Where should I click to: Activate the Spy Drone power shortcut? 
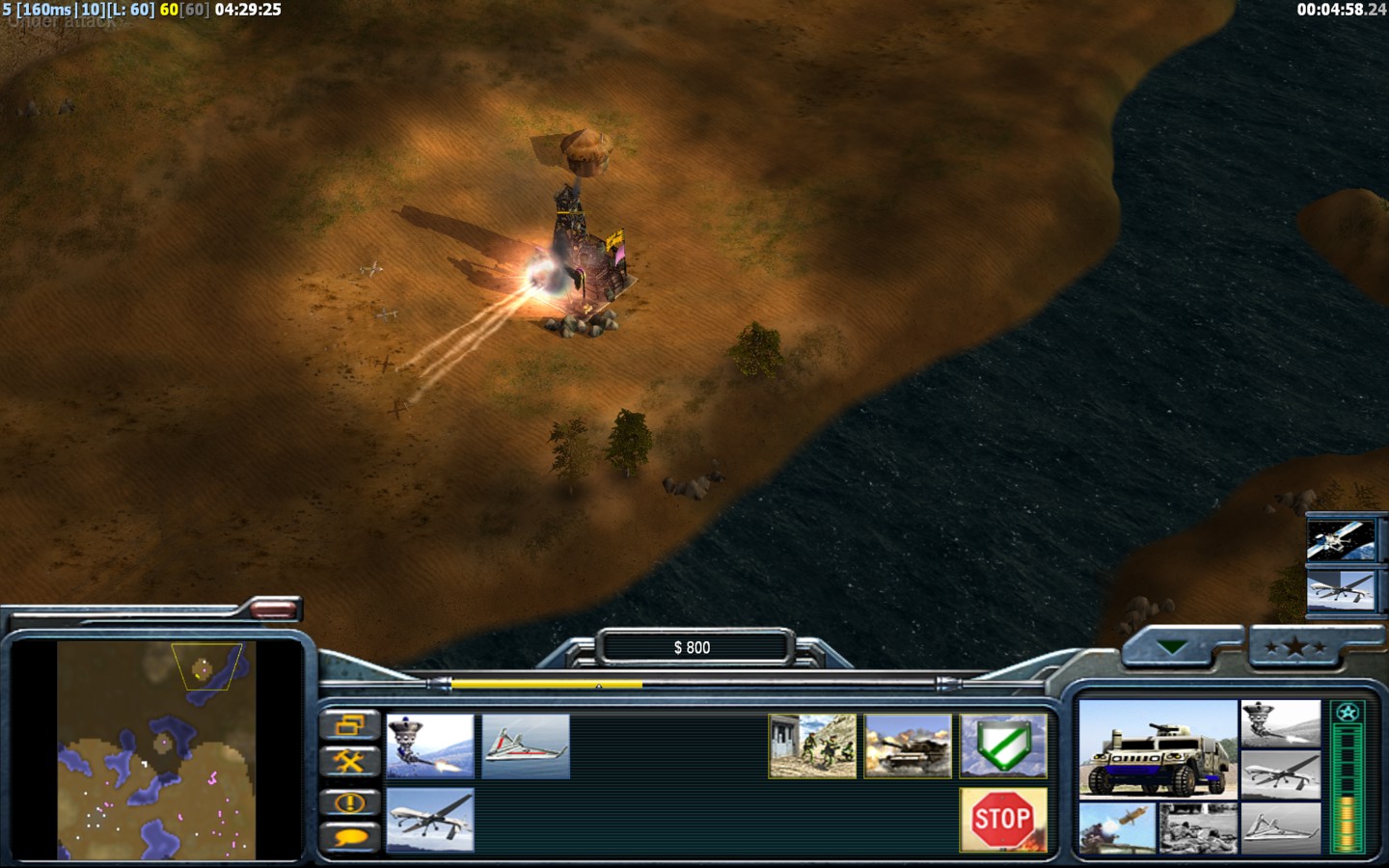1340,589
